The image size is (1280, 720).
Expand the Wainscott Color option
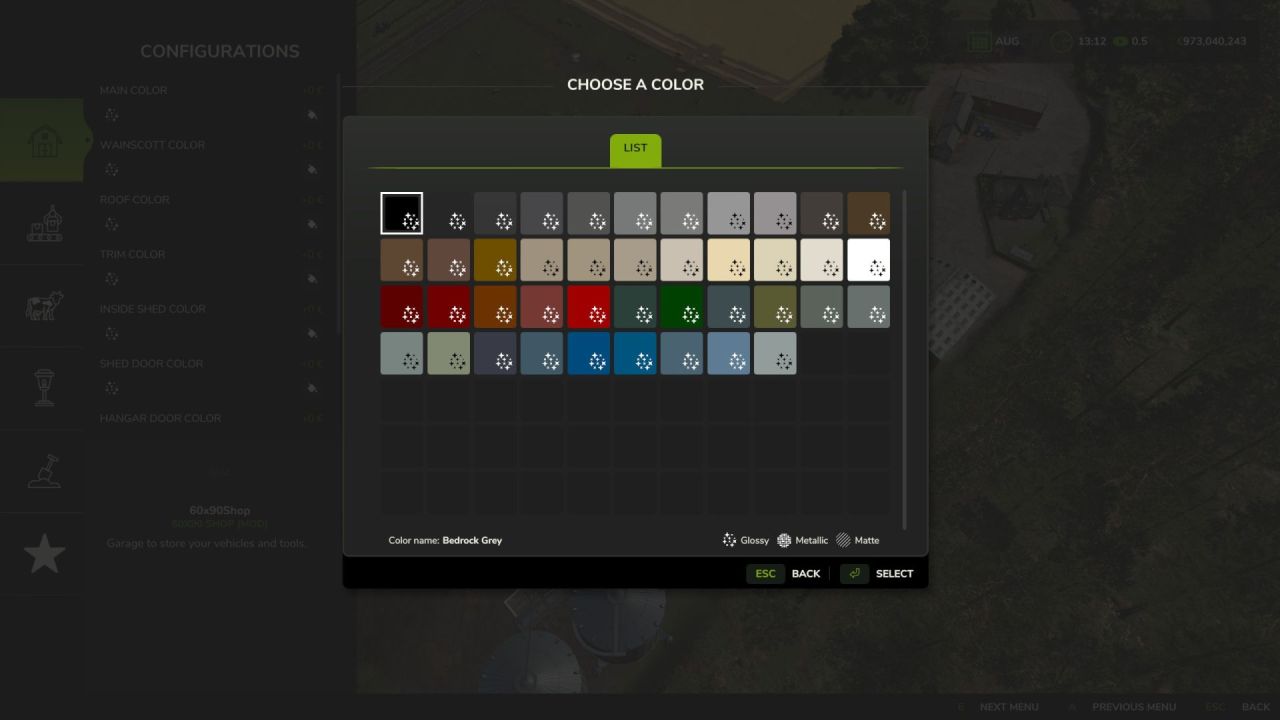pos(152,144)
